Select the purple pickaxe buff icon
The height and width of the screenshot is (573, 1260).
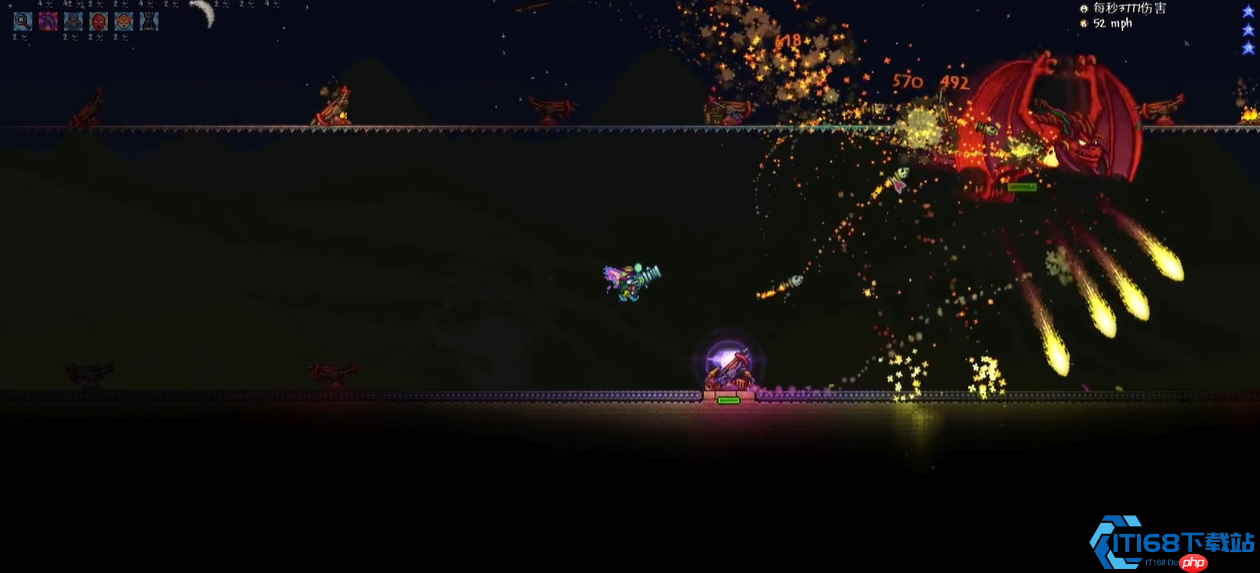48,21
